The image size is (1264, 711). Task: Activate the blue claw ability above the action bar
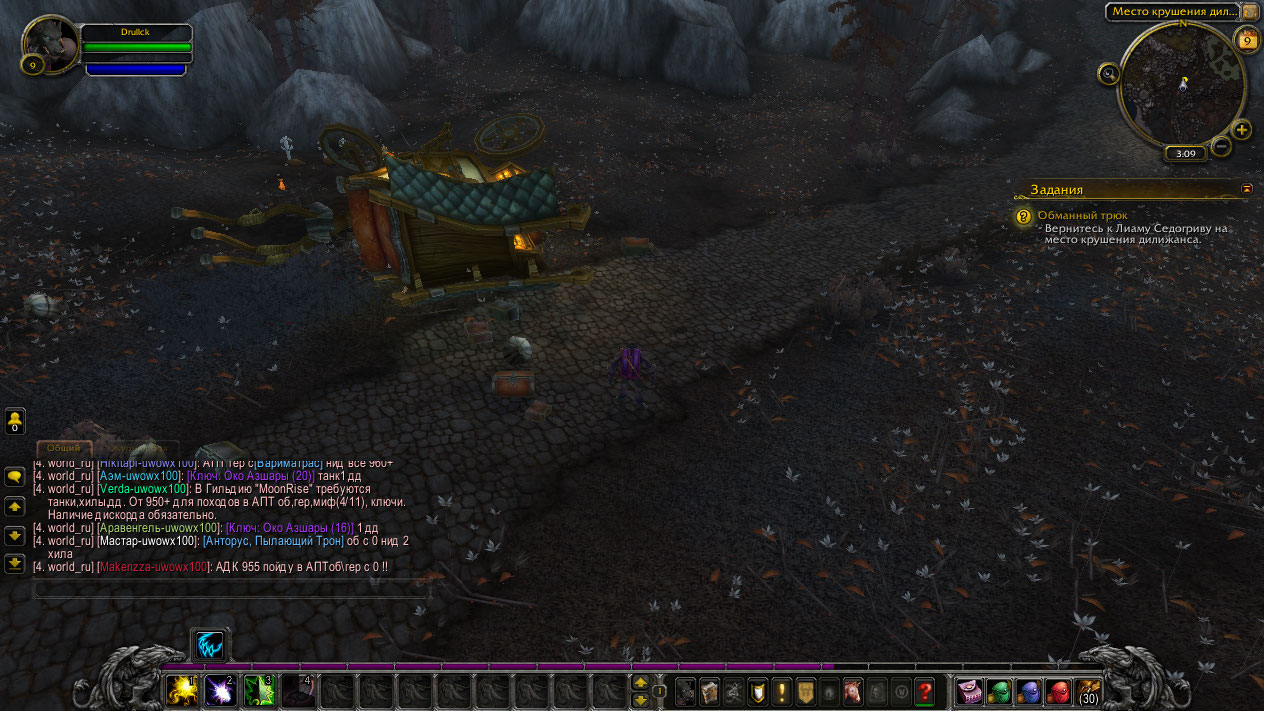pos(210,646)
